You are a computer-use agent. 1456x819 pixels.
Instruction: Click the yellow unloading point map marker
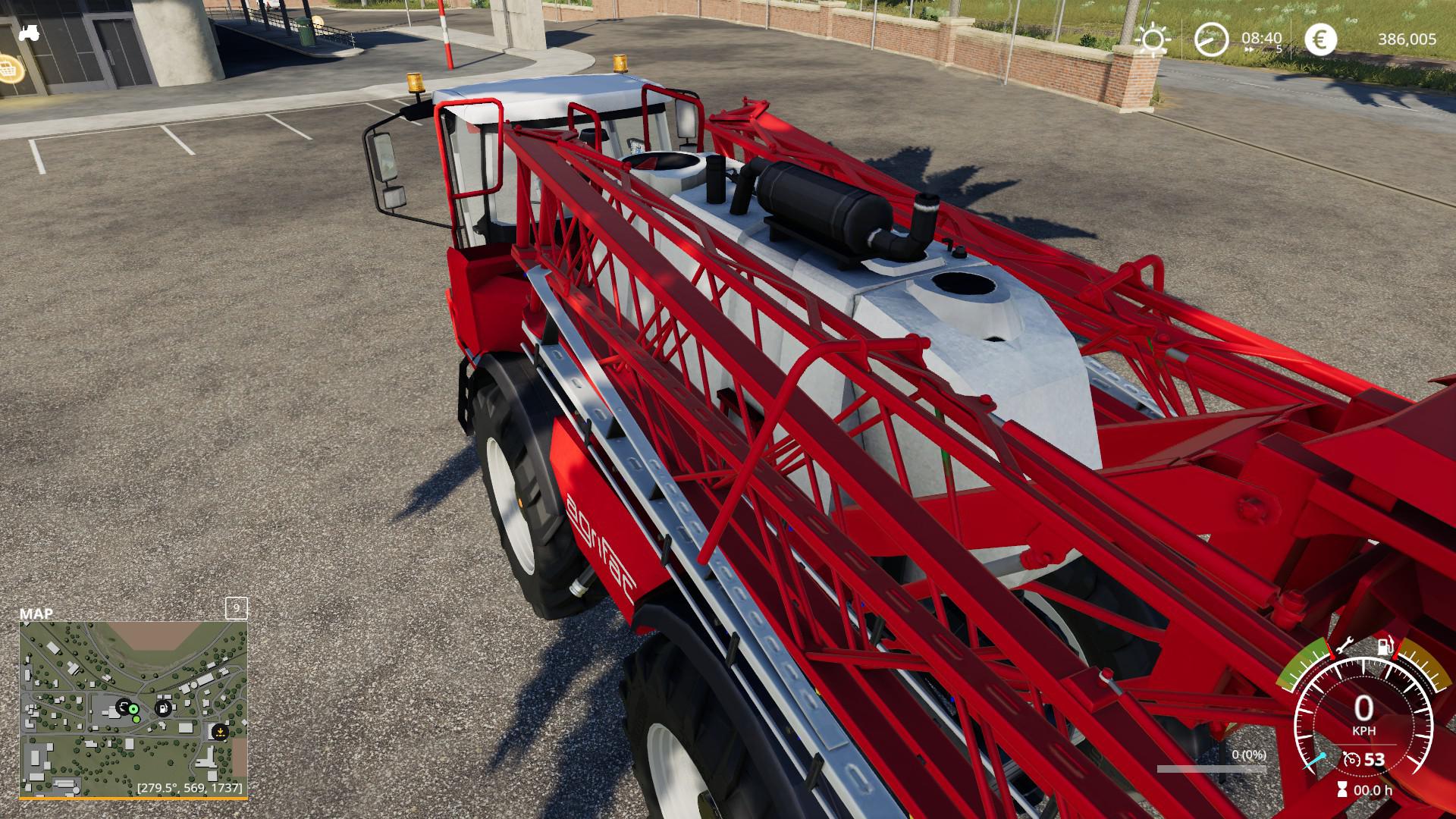[x=219, y=732]
